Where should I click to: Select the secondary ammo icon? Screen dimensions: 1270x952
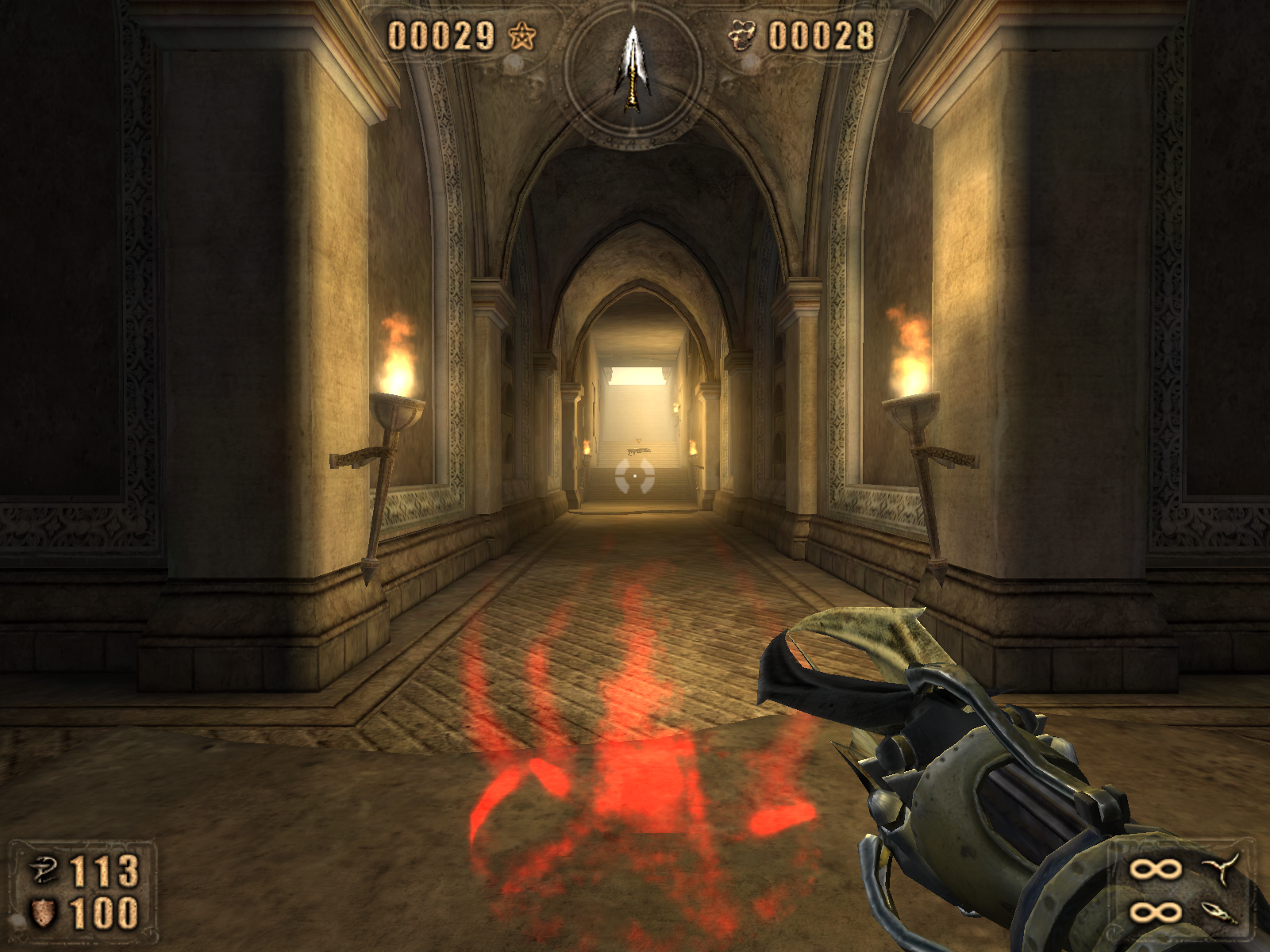[1221, 912]
